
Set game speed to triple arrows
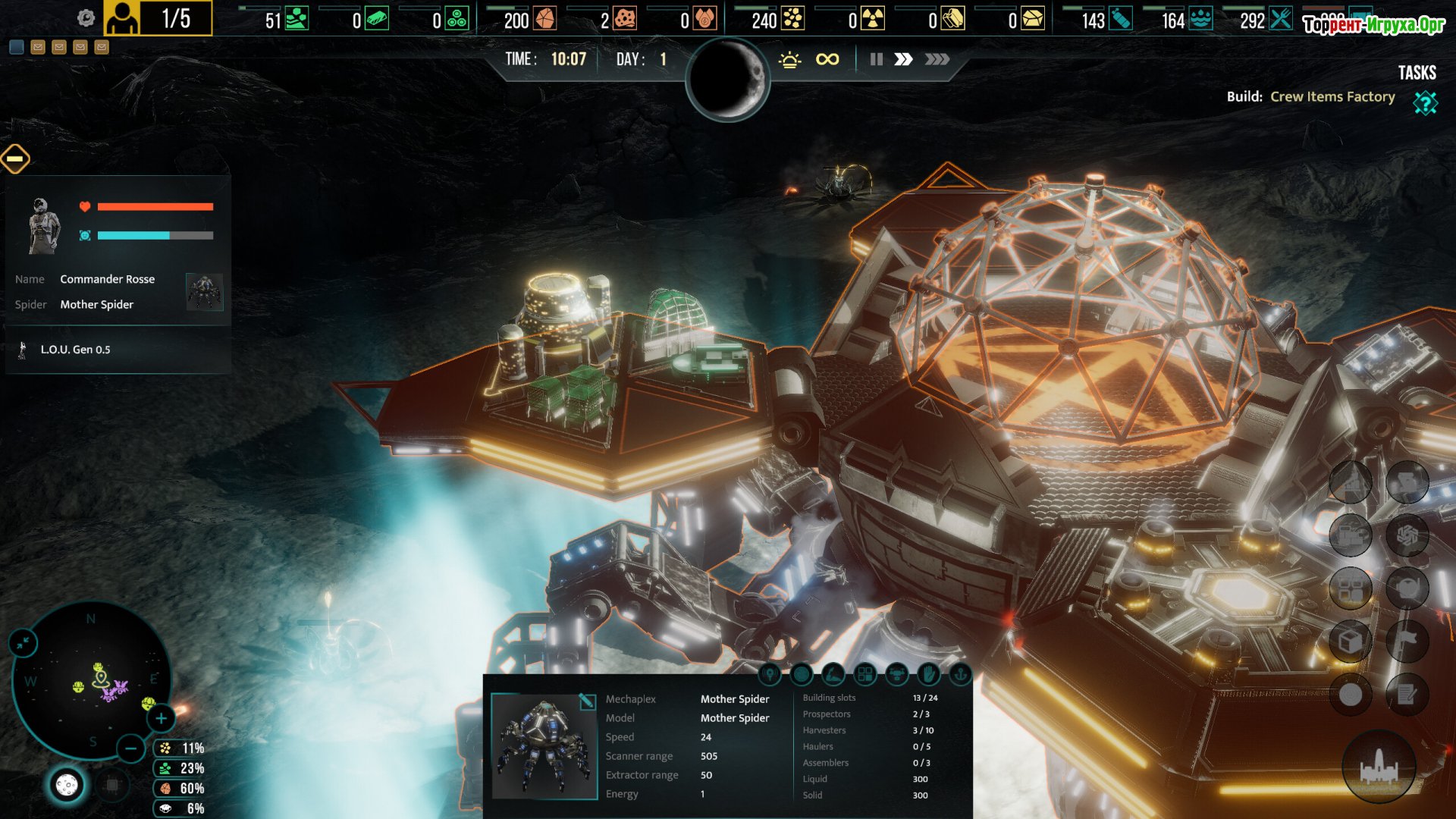(937, 59)
